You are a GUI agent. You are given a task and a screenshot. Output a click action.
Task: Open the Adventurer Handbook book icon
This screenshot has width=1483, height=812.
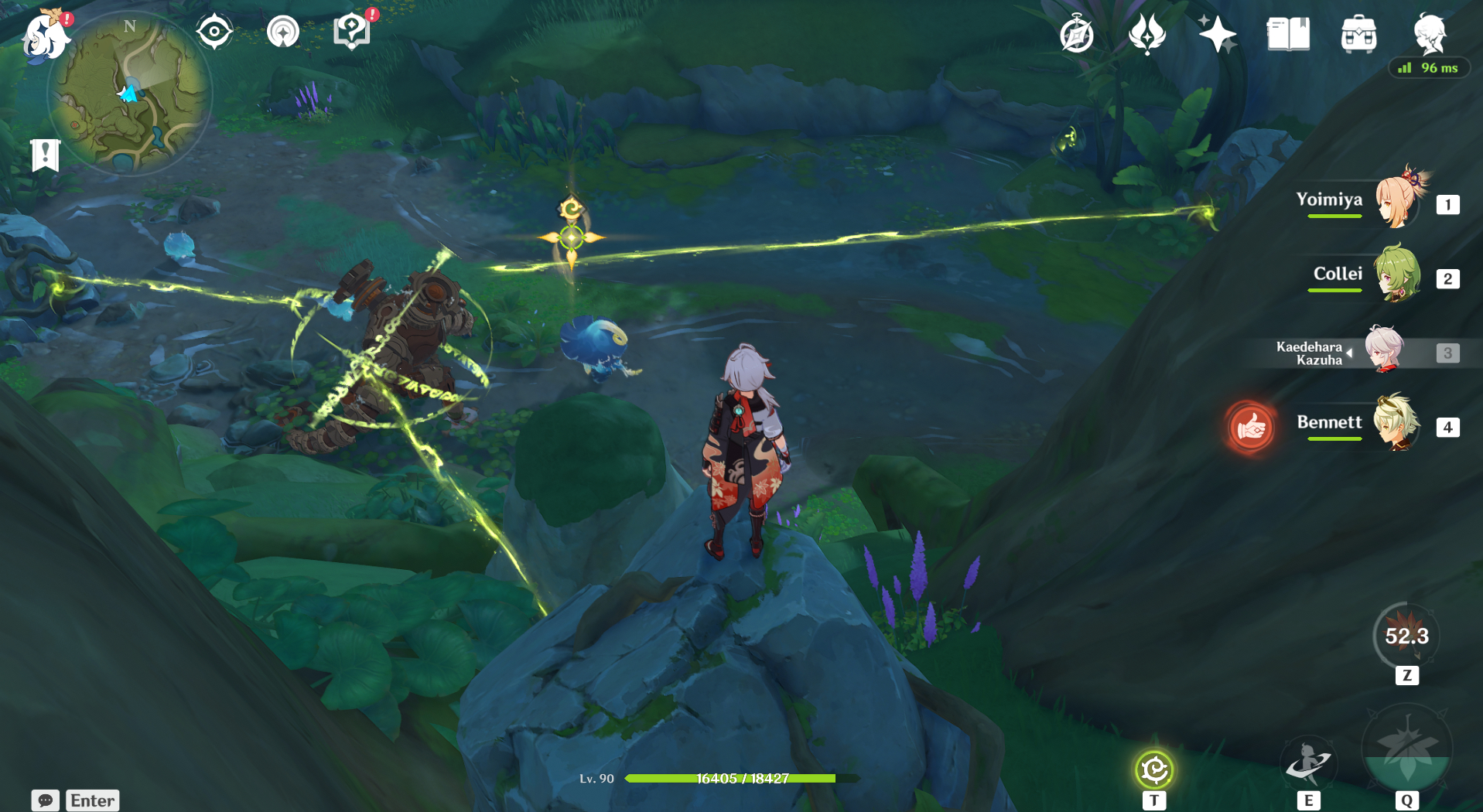coord(1287,34)
